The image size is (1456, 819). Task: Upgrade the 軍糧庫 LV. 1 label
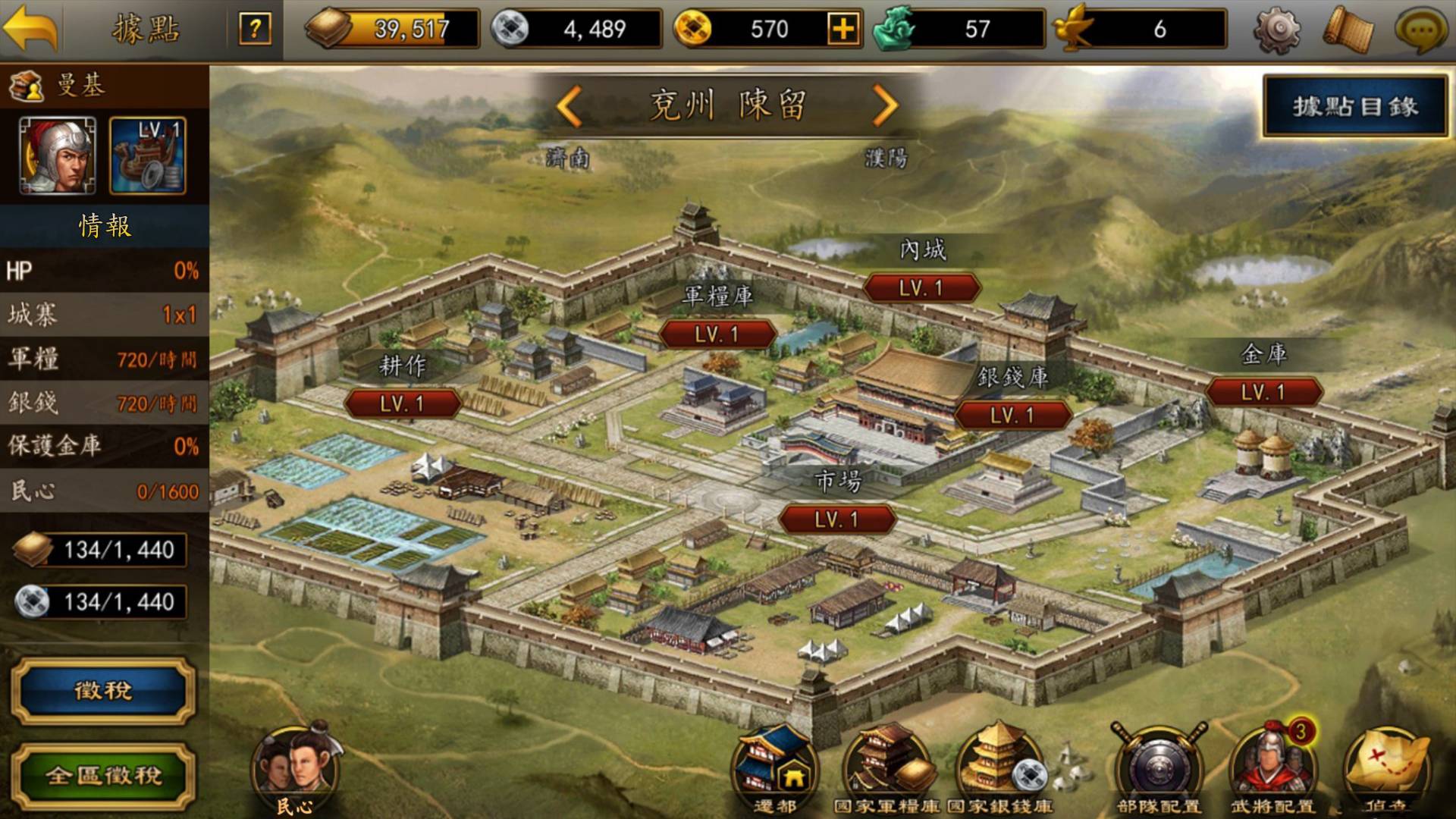[717, 334]
